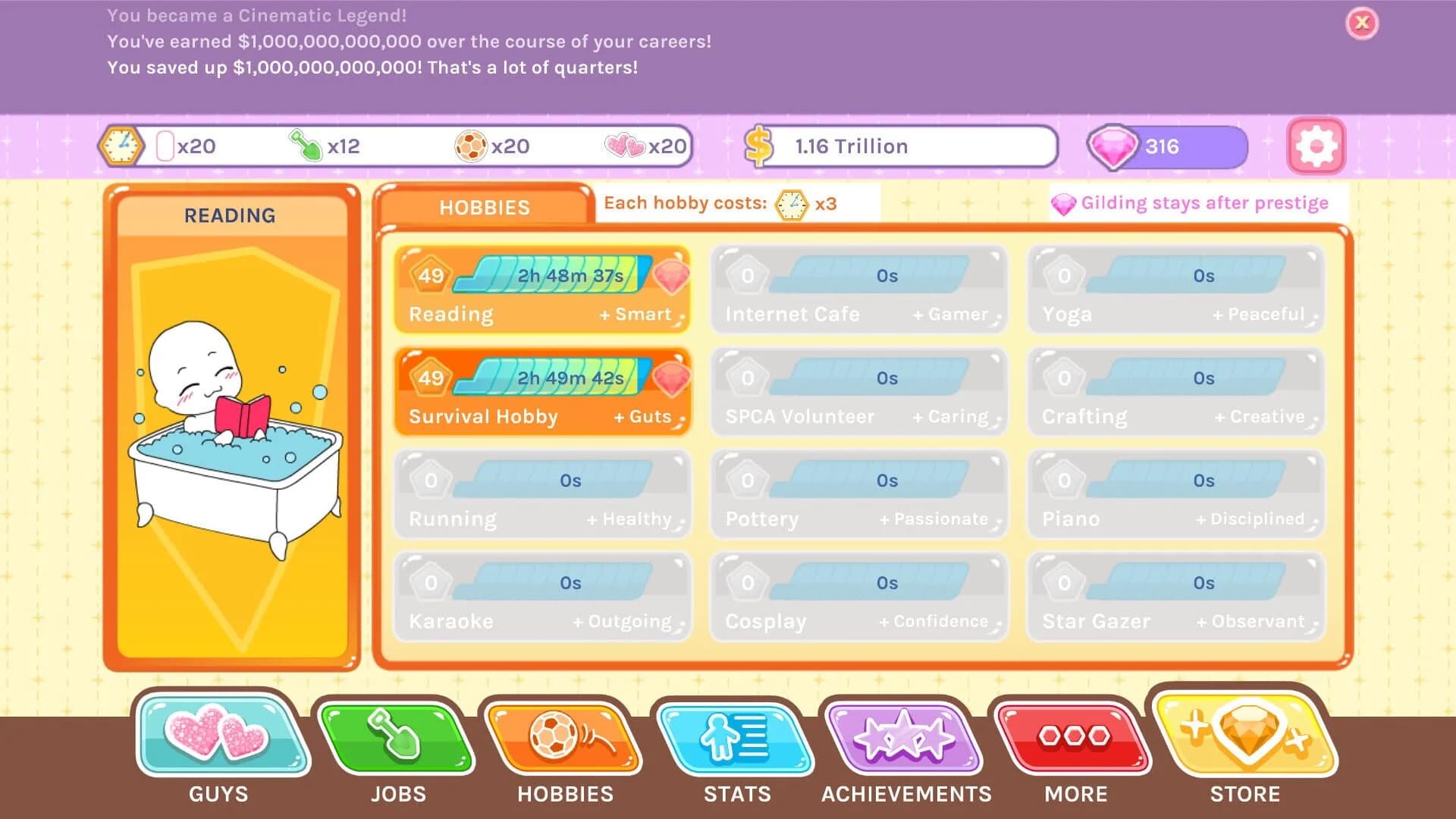Screen dimensions: 1456x819
Task: Open the settings gear
Action: (x=1316, y=146)
